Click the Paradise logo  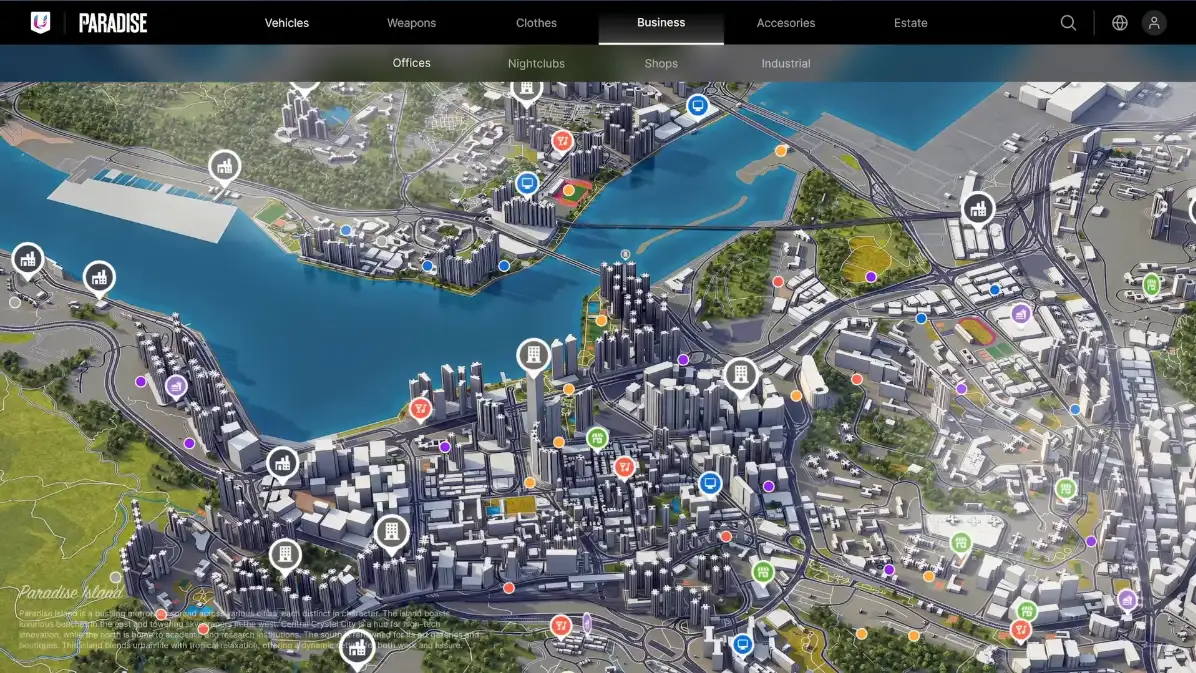pos(90,23)
